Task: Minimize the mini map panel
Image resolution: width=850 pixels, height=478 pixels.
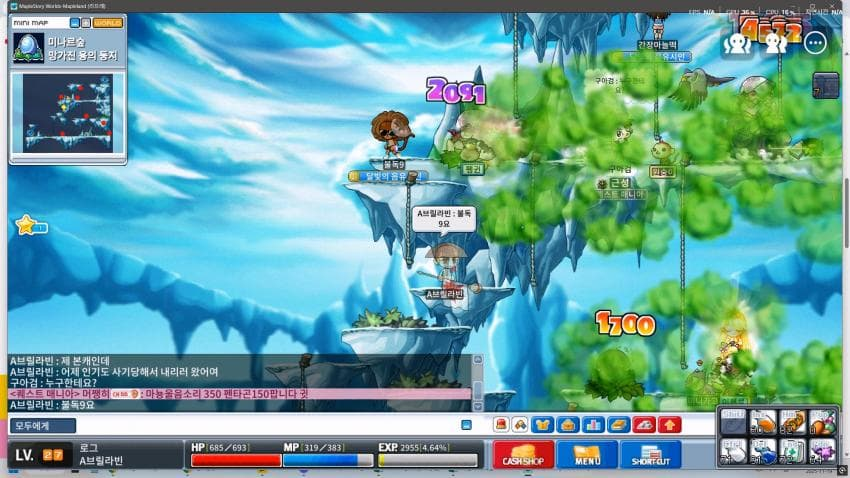Action: [76, 22]
